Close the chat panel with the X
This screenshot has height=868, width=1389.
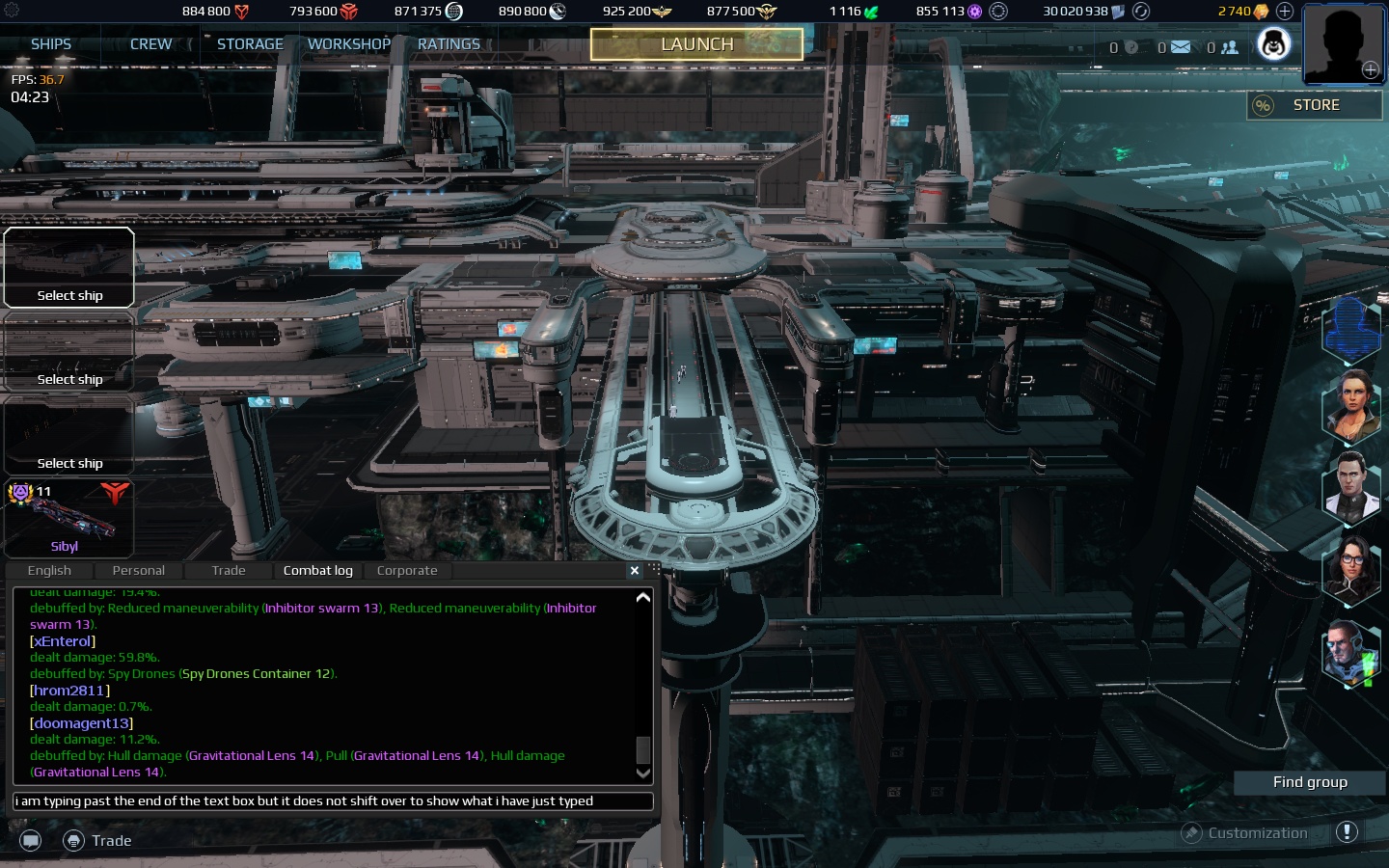(635, 571)
